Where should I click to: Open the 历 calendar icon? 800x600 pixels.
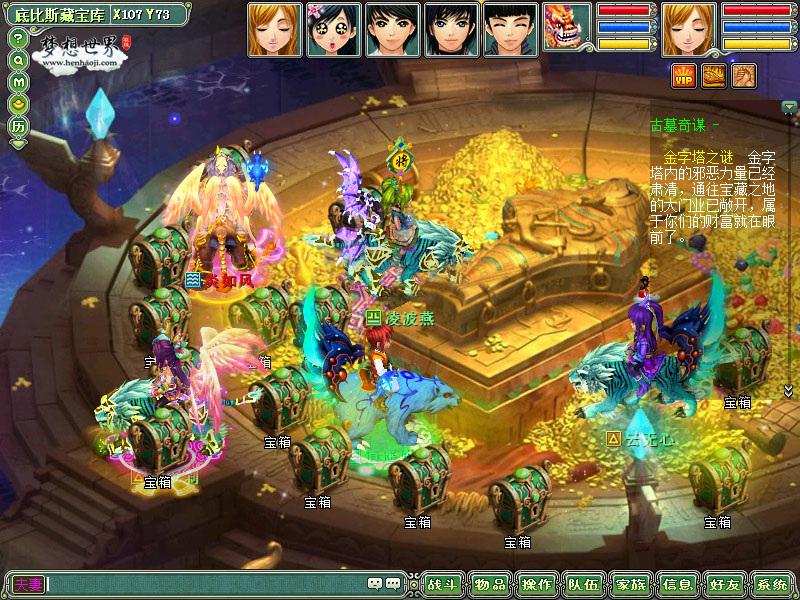[x=18, y=127]
